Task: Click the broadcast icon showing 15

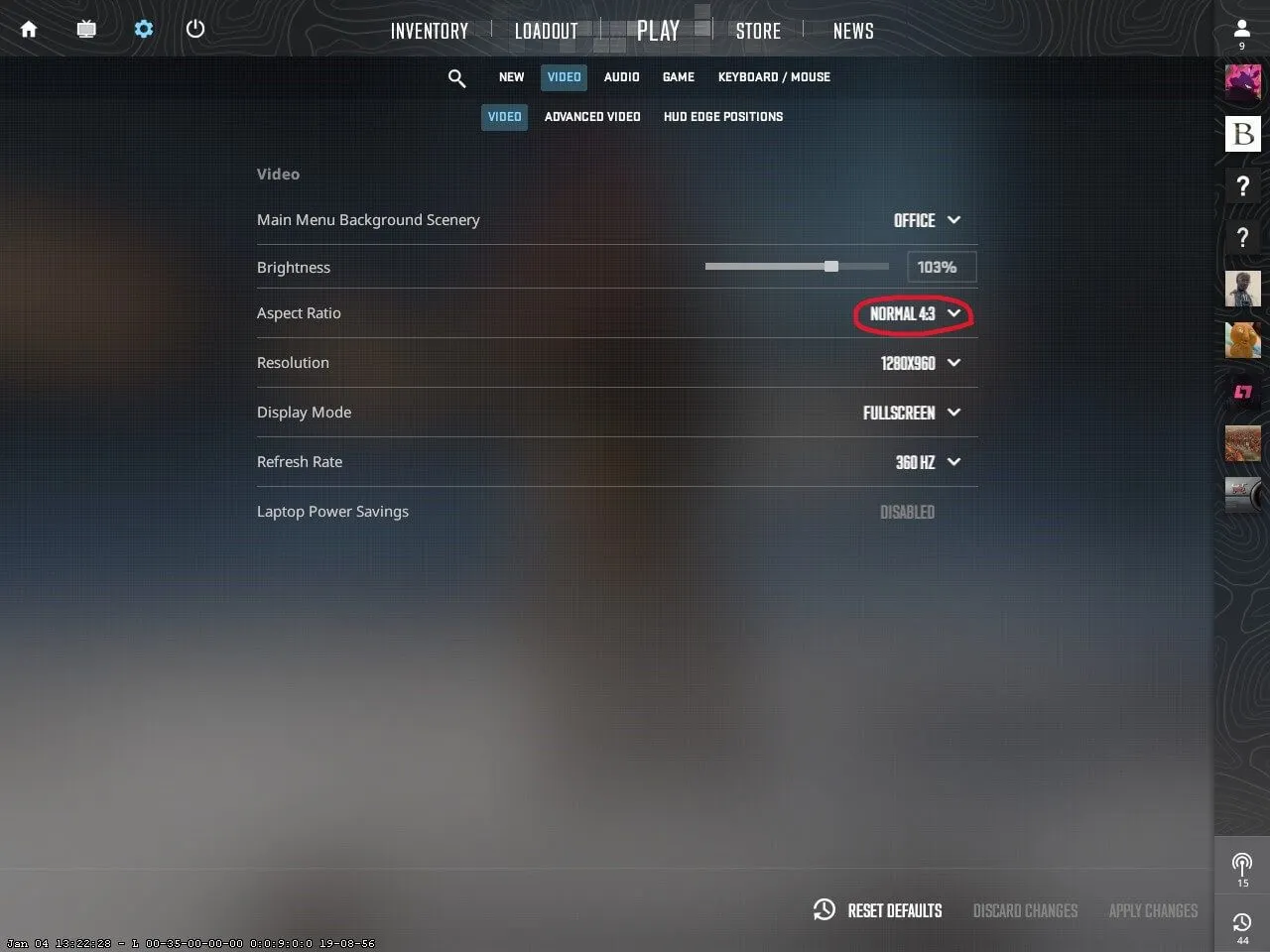Action: 1241,864
